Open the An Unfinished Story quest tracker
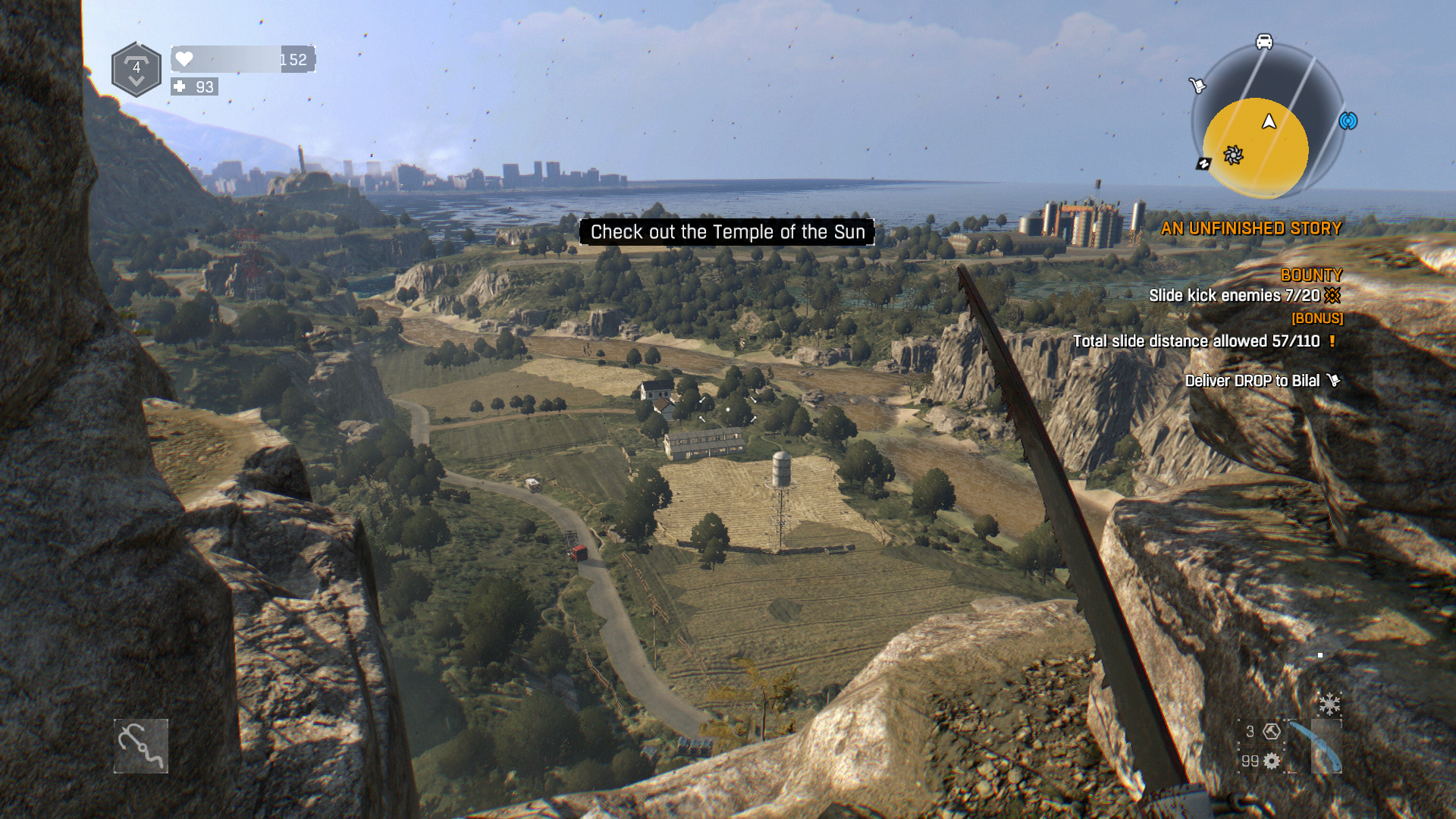The width and height of the screenshot is (1456, 819). [x=1250, y=228]
